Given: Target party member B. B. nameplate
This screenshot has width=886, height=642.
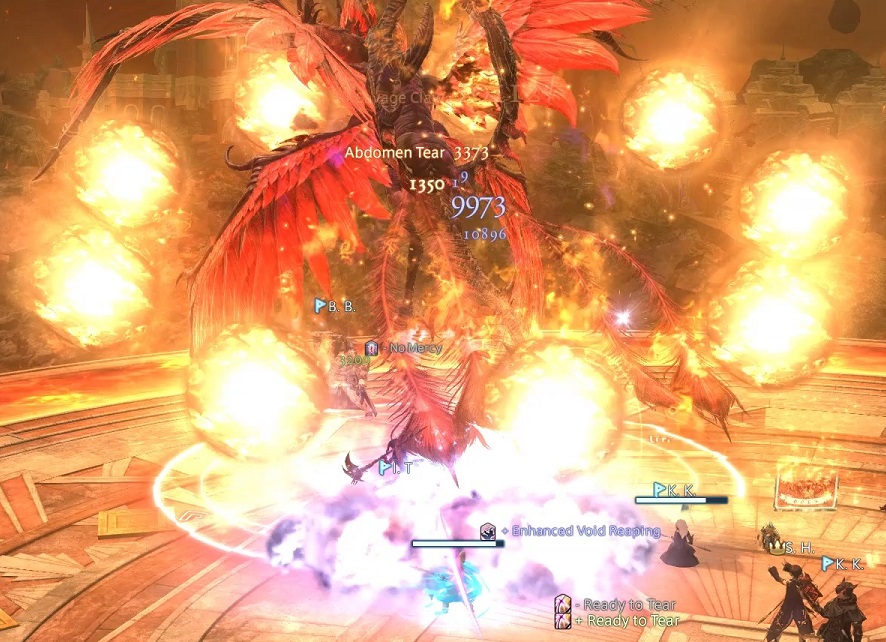Looking at the screenshot, I should (x=336, y=306).
